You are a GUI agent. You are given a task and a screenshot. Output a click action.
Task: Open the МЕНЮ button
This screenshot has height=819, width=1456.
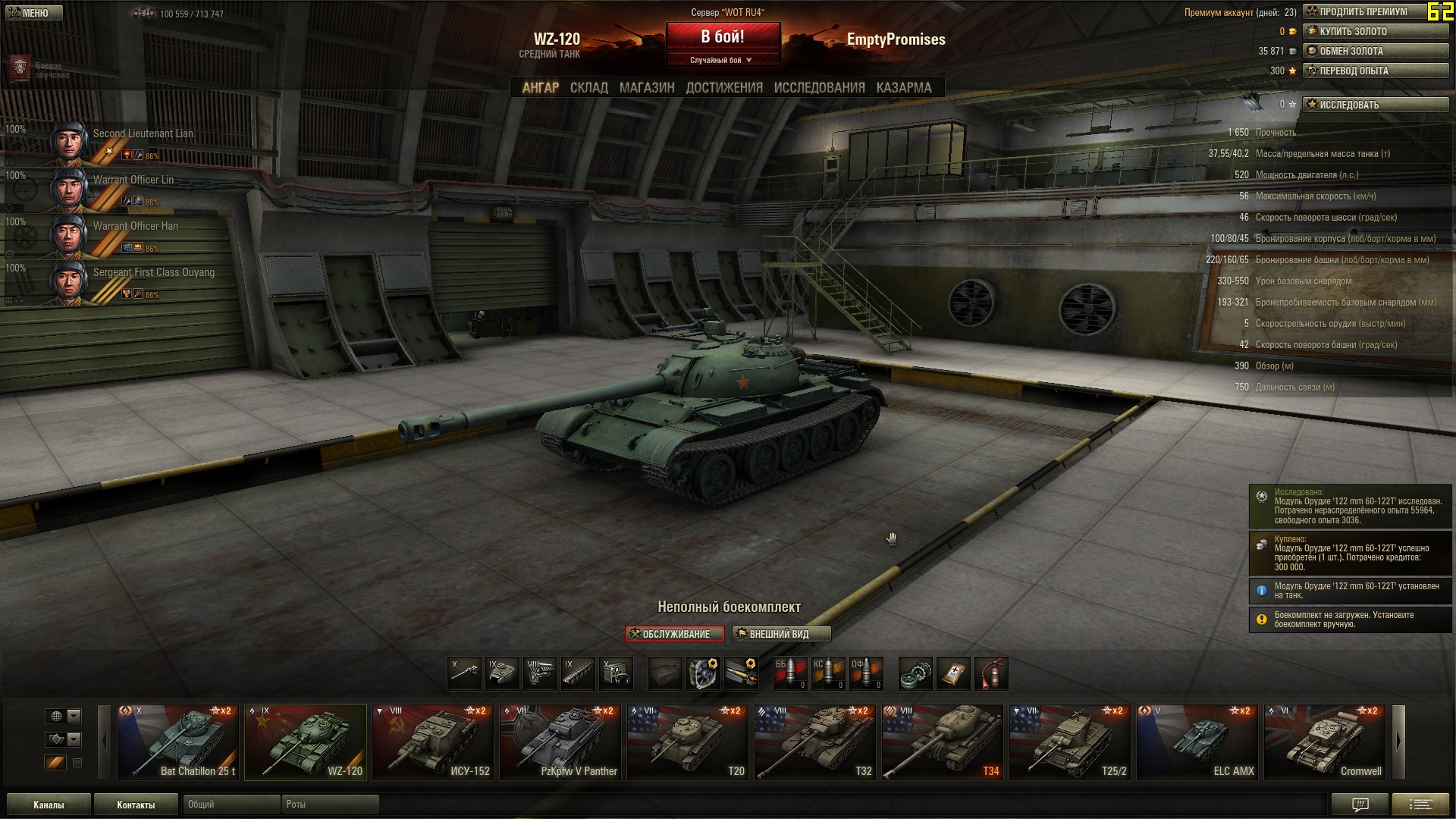click(x=34, y=13)
